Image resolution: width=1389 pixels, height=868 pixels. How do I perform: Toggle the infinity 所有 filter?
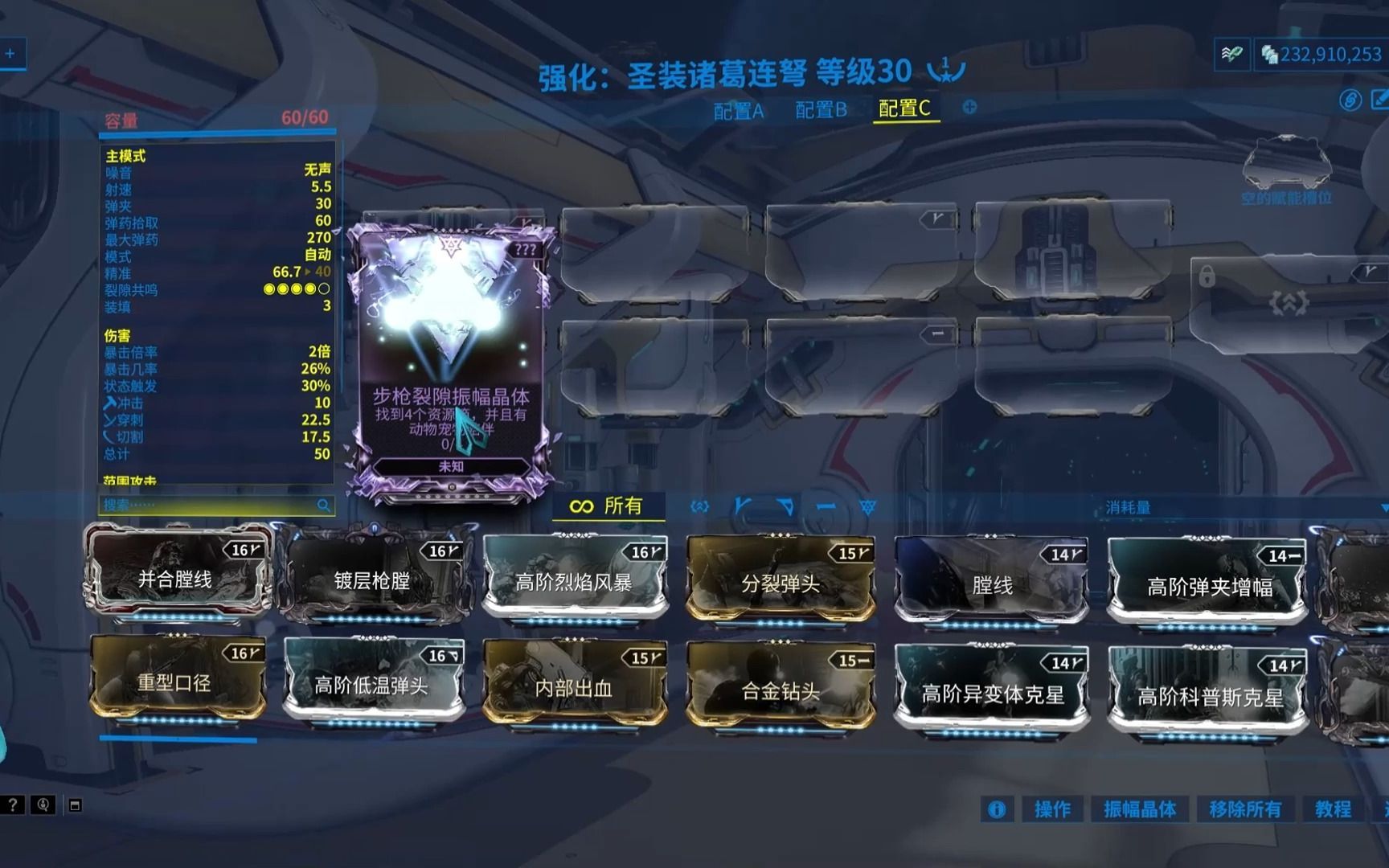coord(607,506)
